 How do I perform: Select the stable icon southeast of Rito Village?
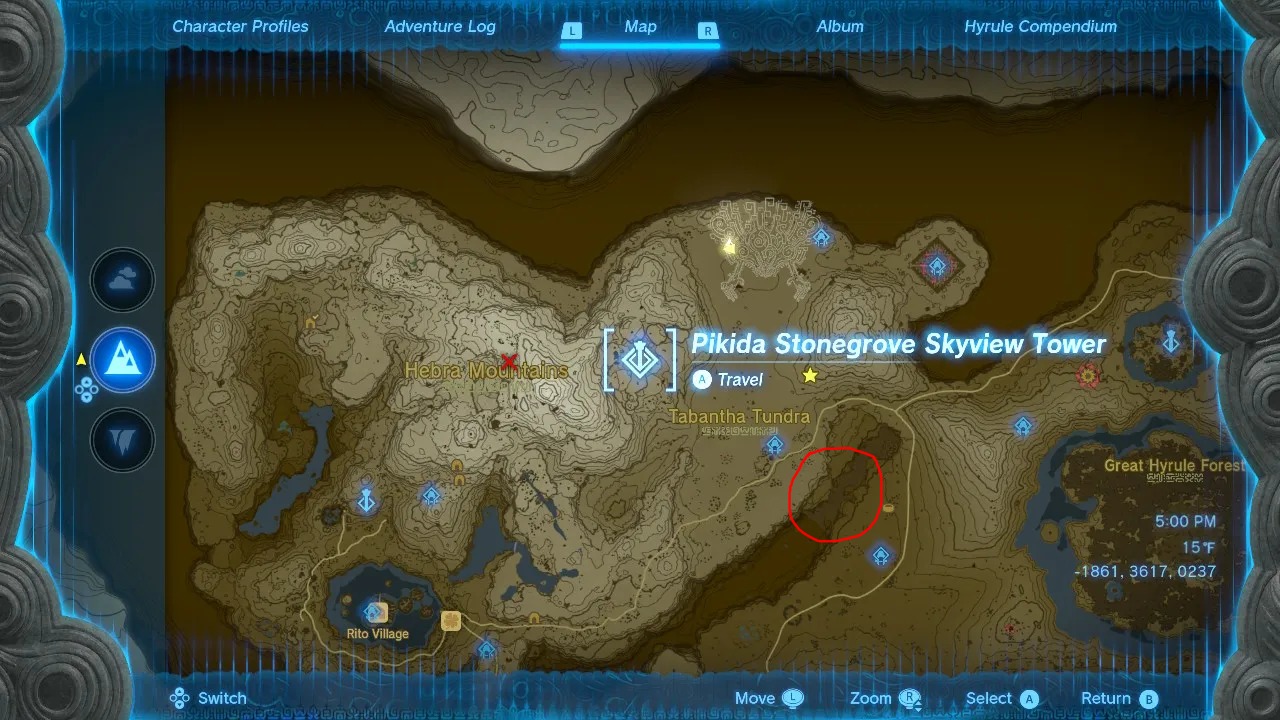[452, 622]
